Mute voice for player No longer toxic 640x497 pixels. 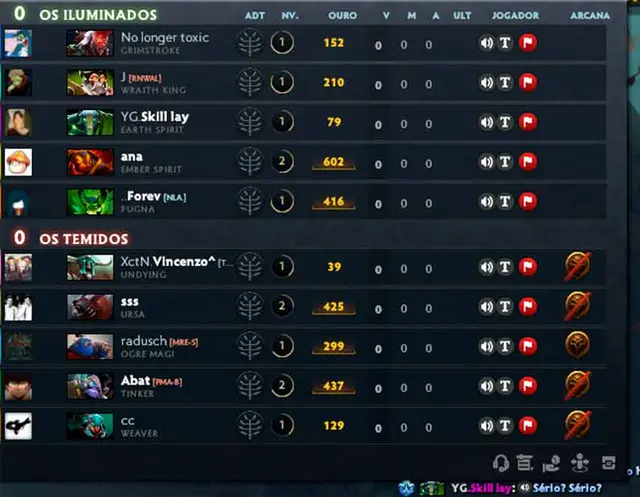coord(487,43)
